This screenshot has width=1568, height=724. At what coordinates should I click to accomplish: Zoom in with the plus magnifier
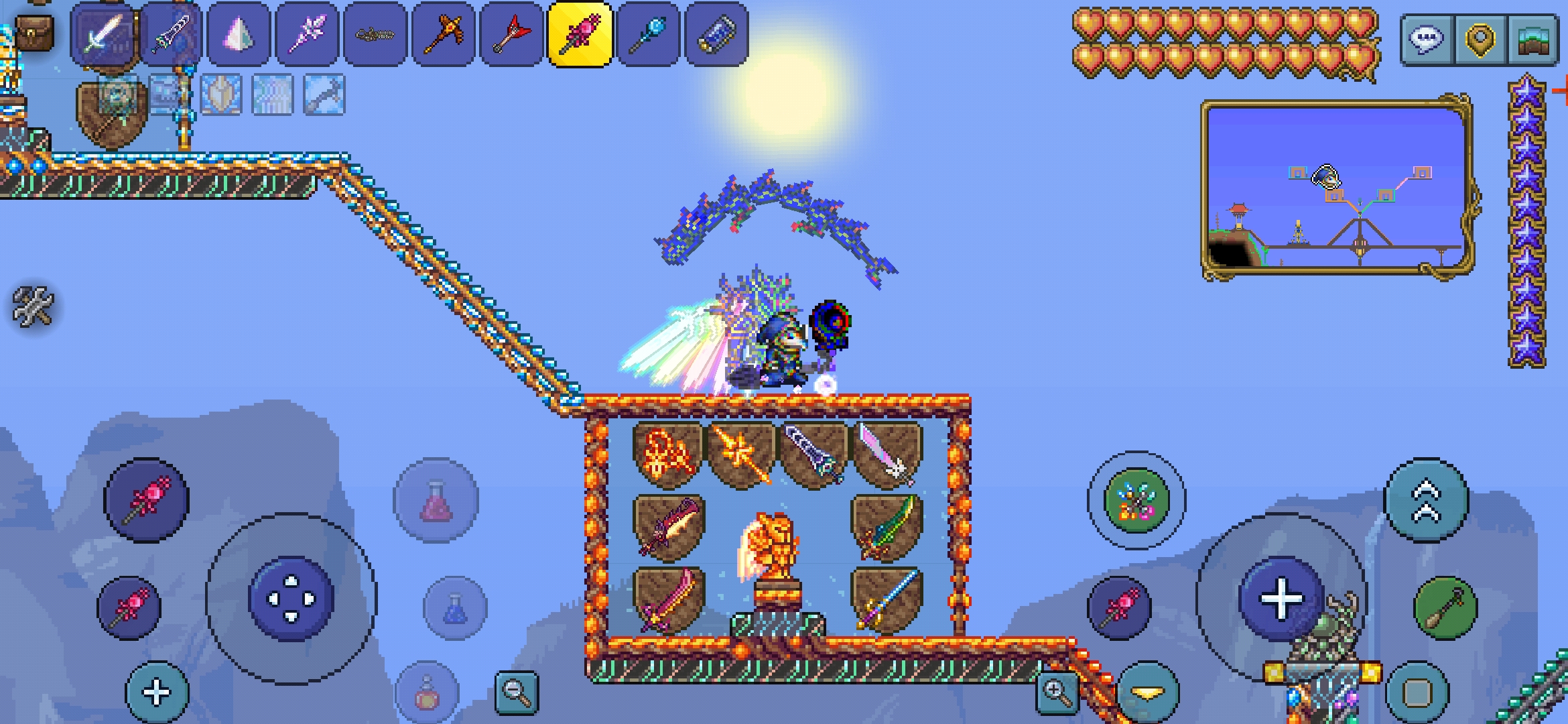1057,691
